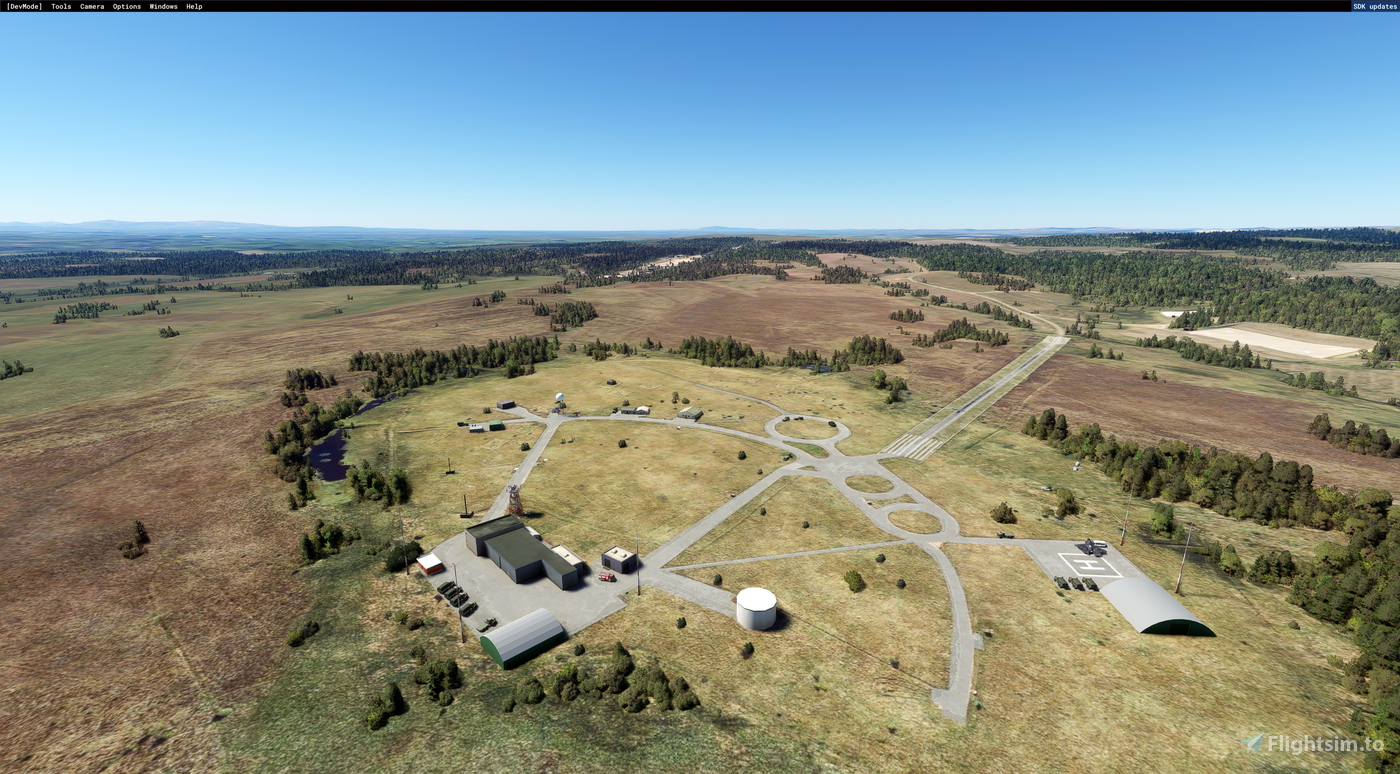The image size is (1400, 774).
Task: Open the Camera menu
Action: click(x=90, y=6)
